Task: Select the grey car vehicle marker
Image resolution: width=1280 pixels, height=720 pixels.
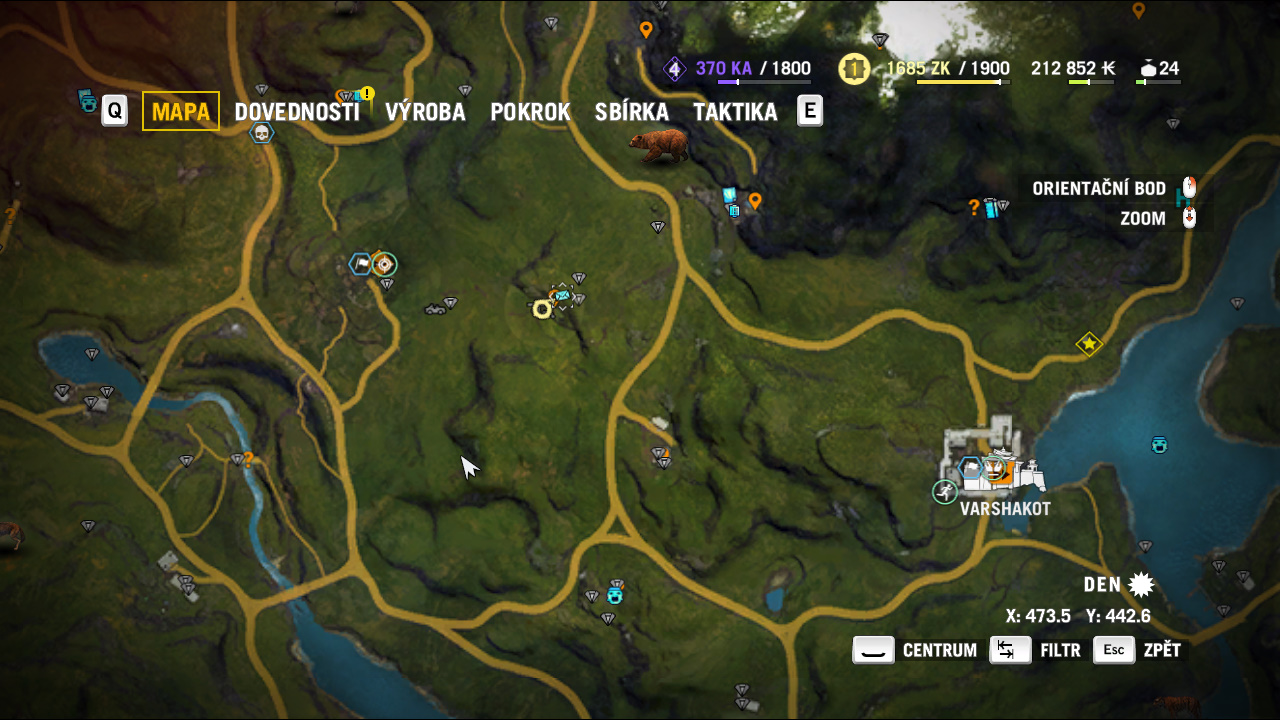Action: (434, 309)
